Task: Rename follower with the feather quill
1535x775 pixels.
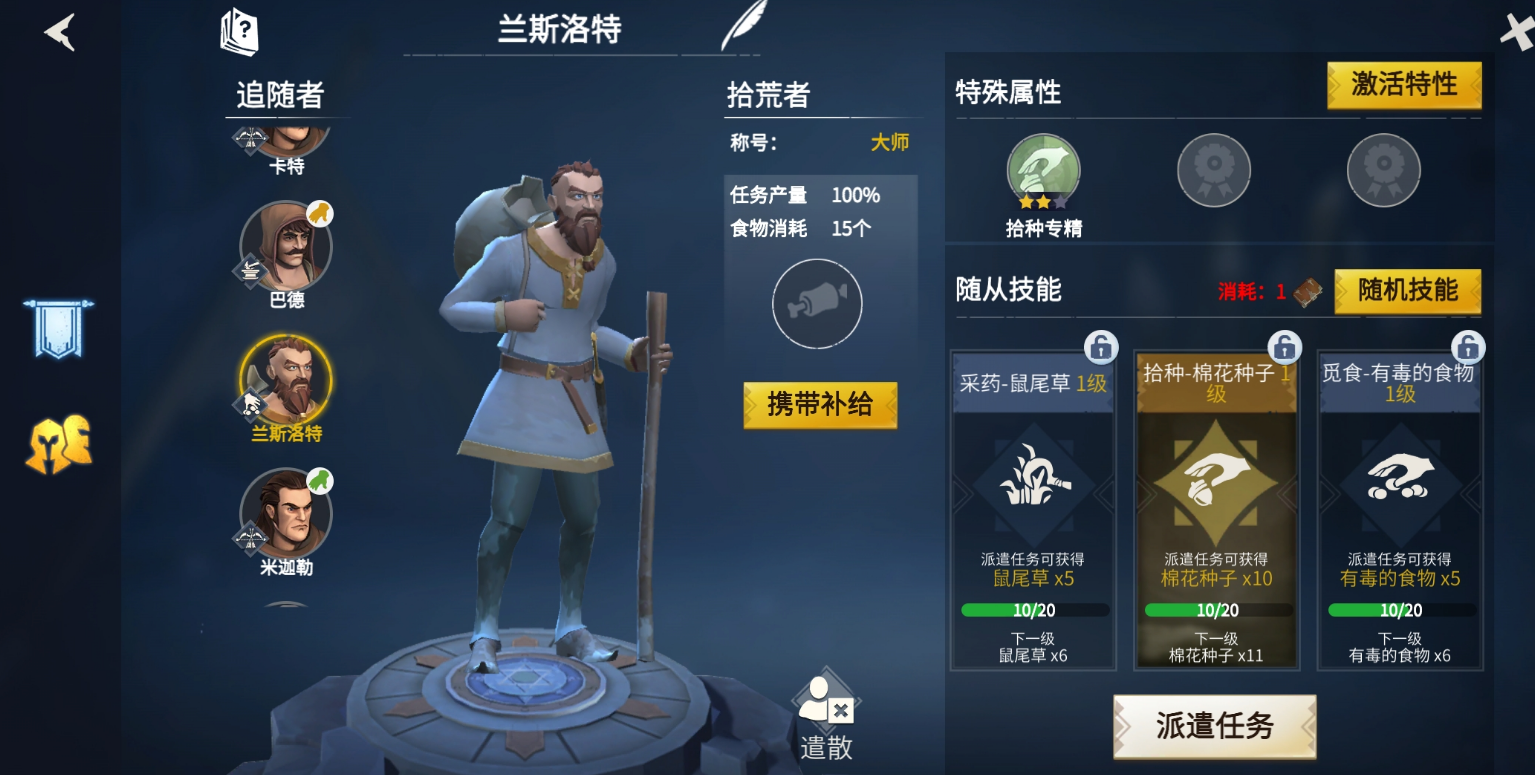Action: pos(743,26)
